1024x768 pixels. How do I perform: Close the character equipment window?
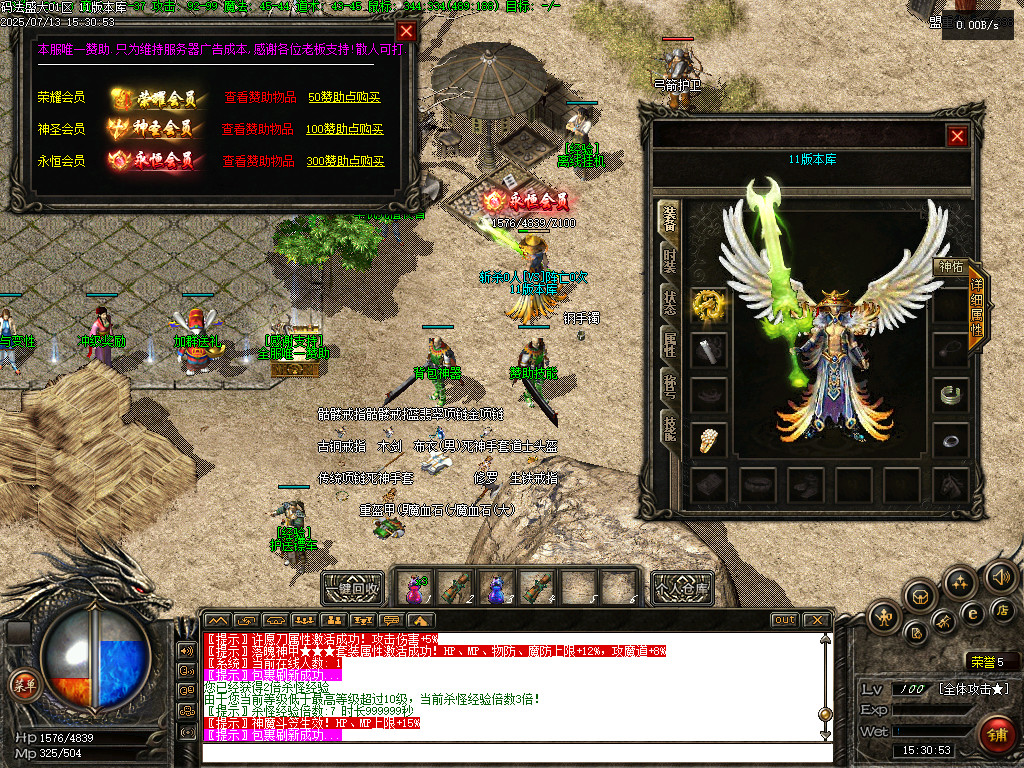957,136
